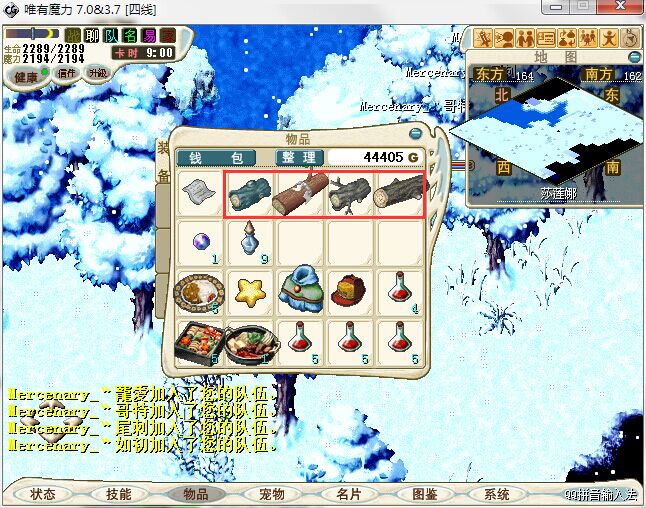The height and width of the screenshot is (508, 646).
Task: Open the 技能 skills tab
Action: pos(118,494)
